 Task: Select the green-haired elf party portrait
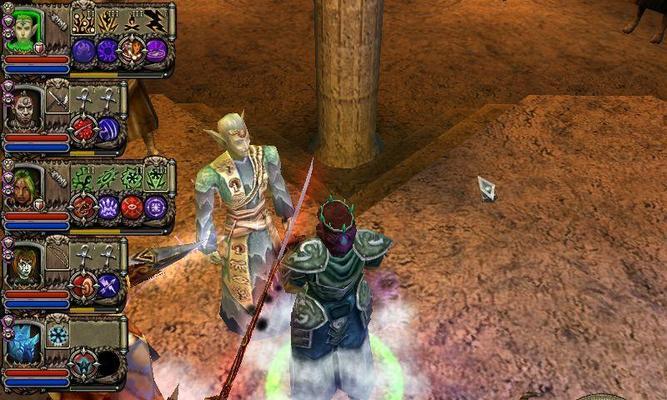22,28
